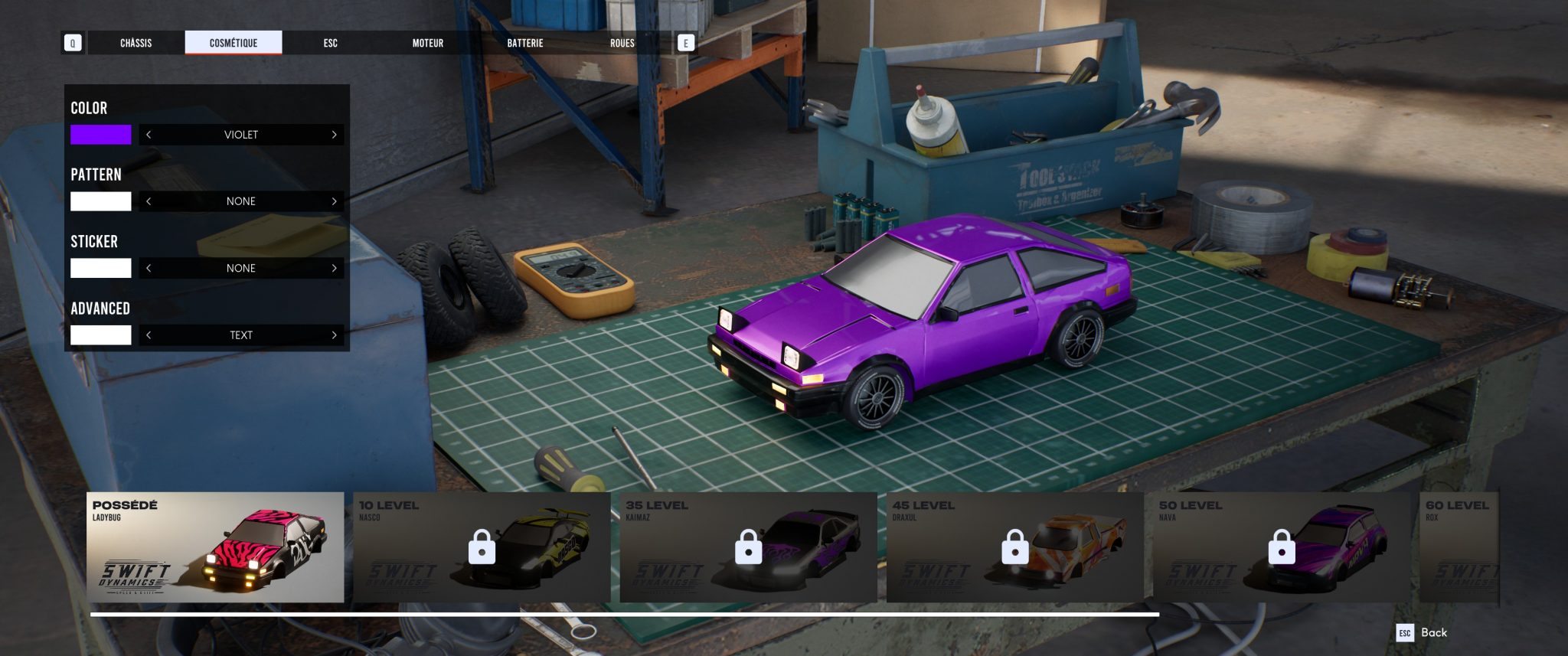This screenshot has height=656, width=1568.
Task: Select the locked Draxul level 45 body
Action: coord(1014,547)
